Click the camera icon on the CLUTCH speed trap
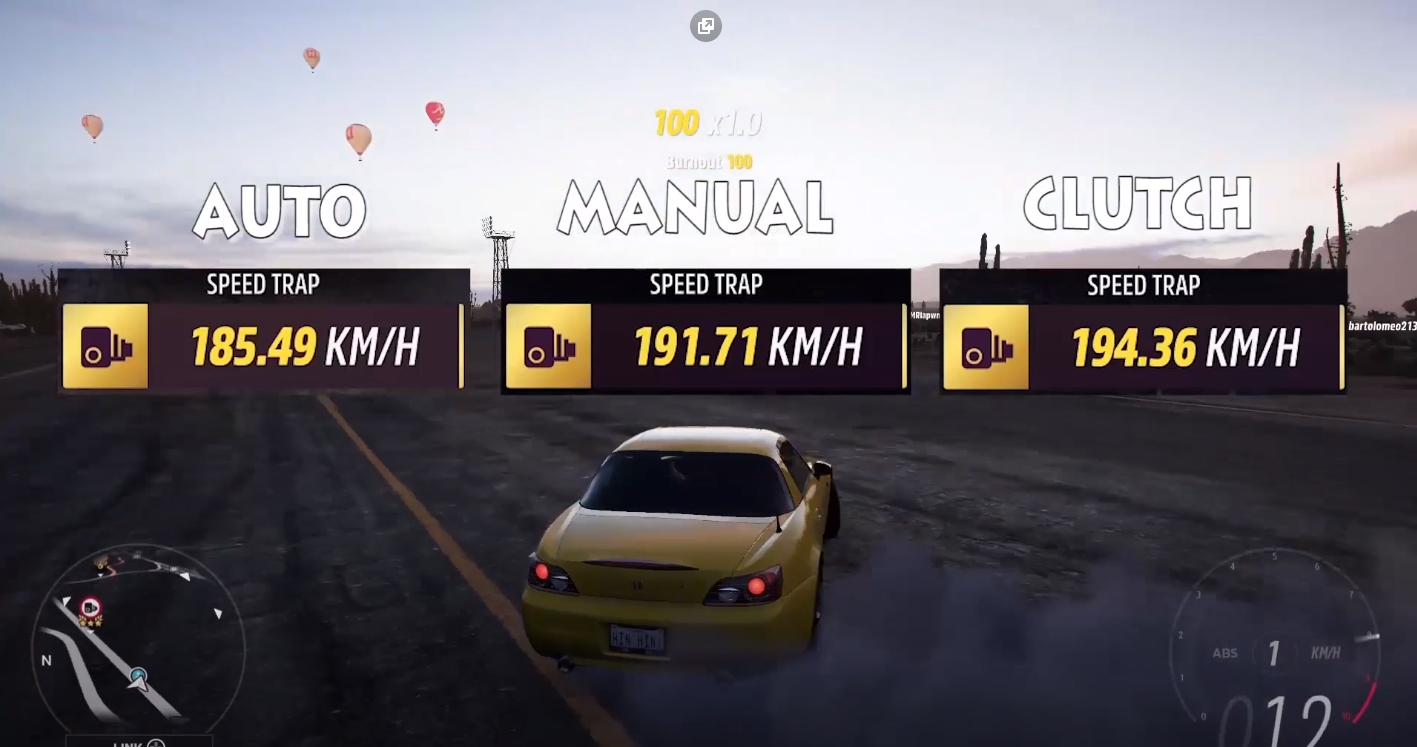1417x747 pixels. click(x=986, y=348)
